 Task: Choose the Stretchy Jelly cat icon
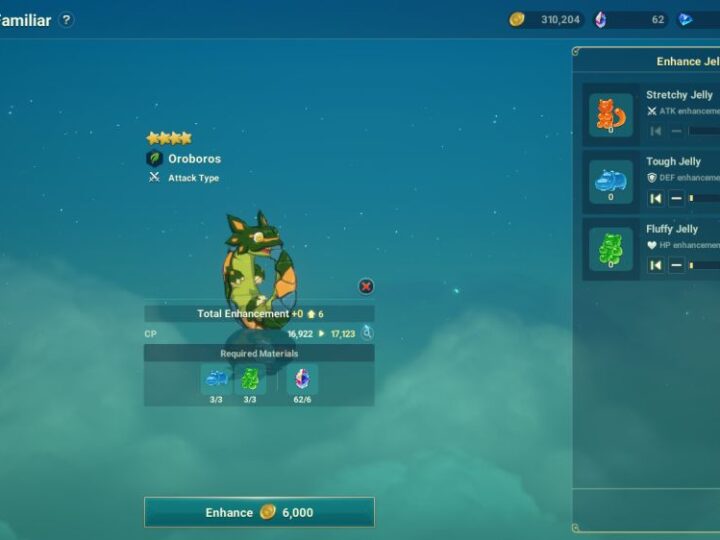[x=610, y=115]
